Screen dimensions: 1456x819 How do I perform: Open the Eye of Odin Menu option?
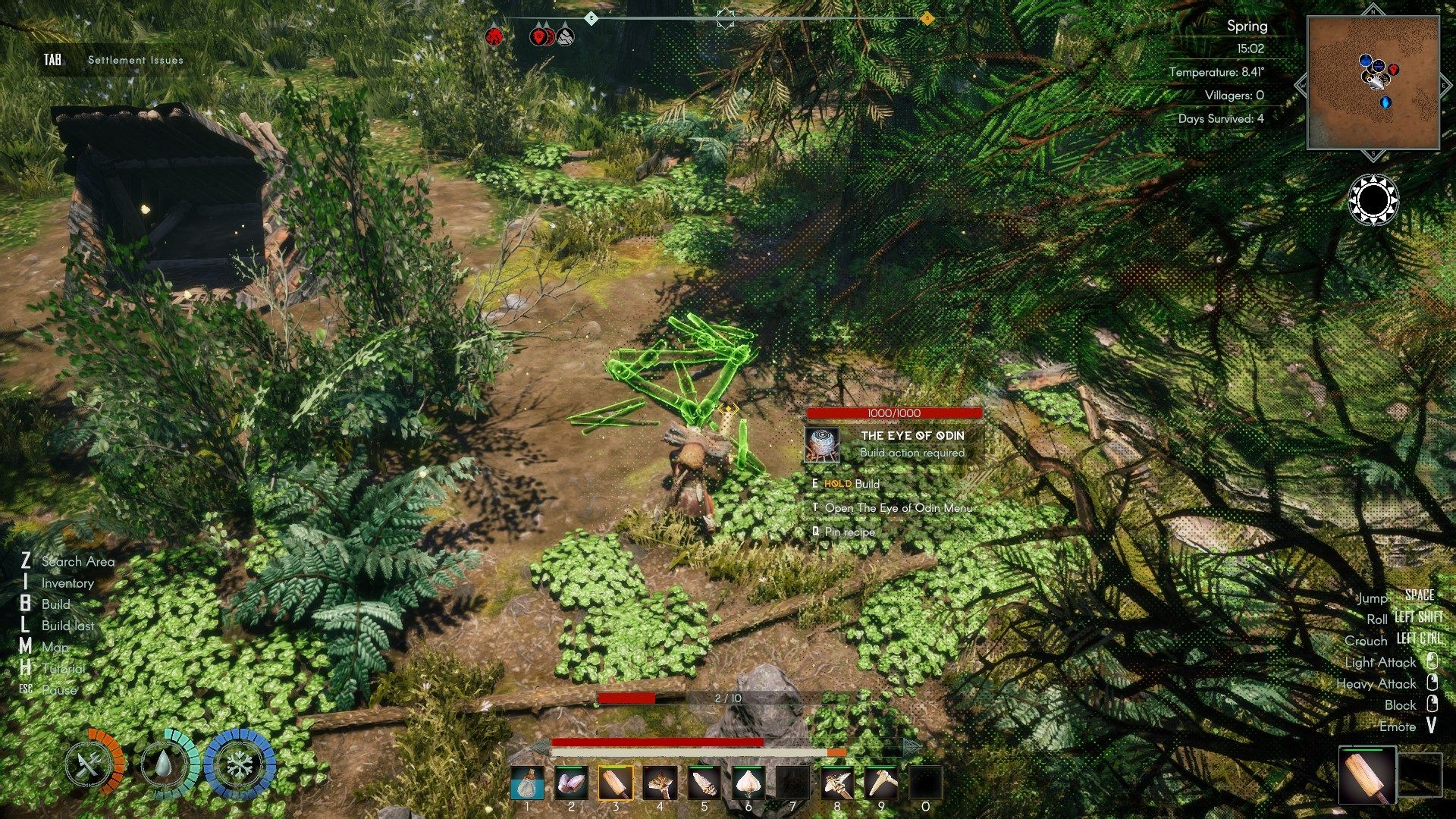pos(898,508)
